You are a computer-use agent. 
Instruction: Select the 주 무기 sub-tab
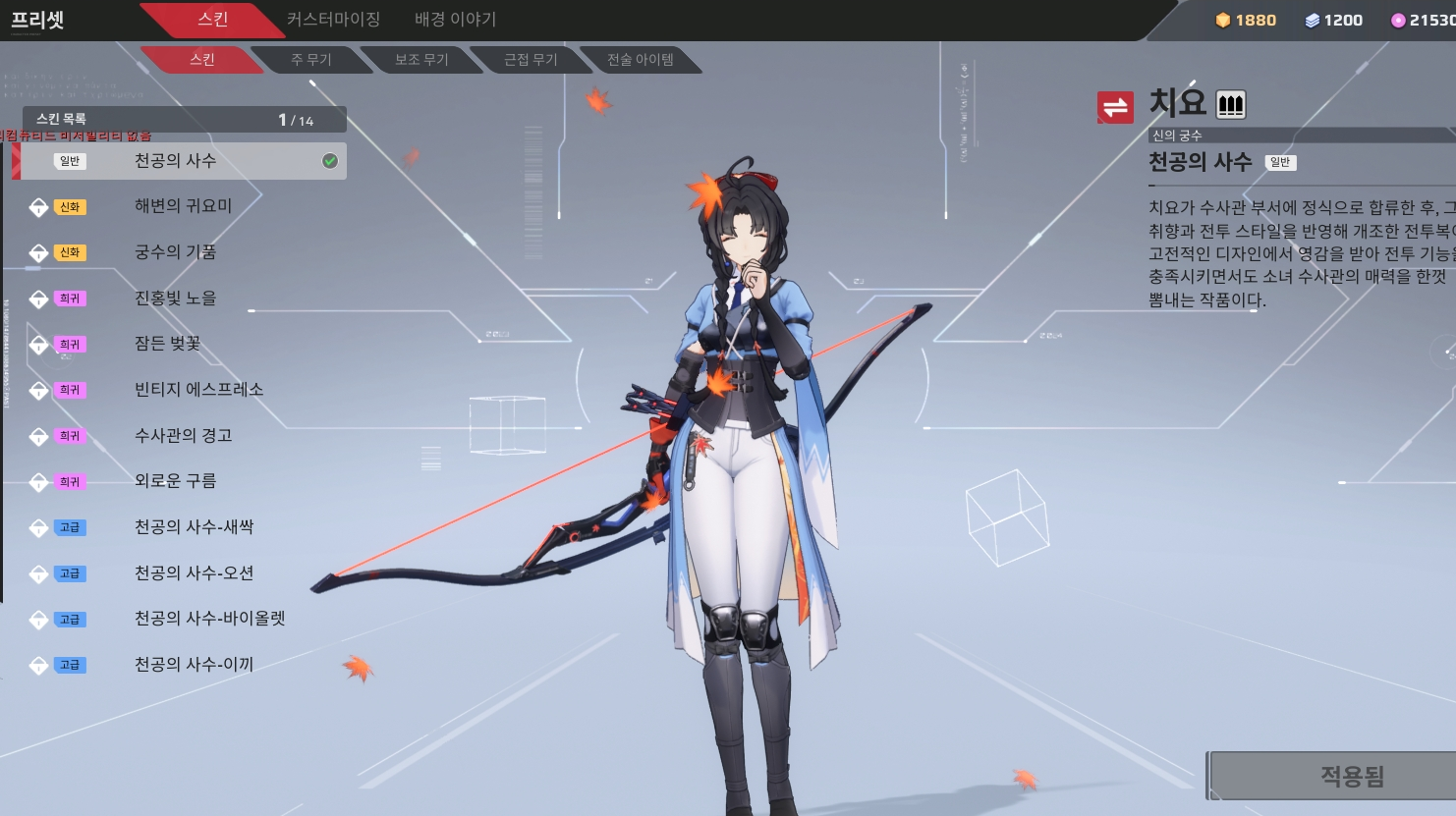pos(310,60)
